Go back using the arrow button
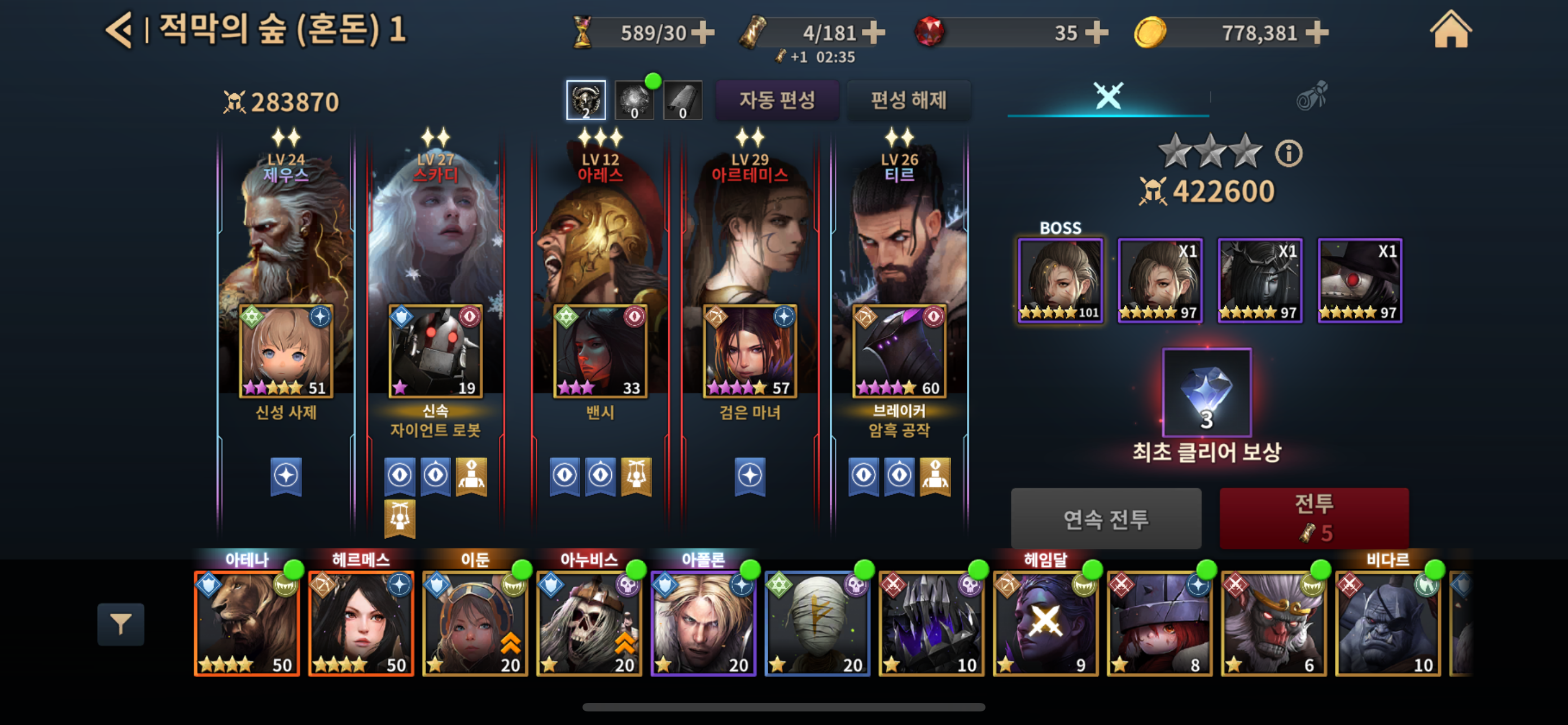 [x=119, y=30]
